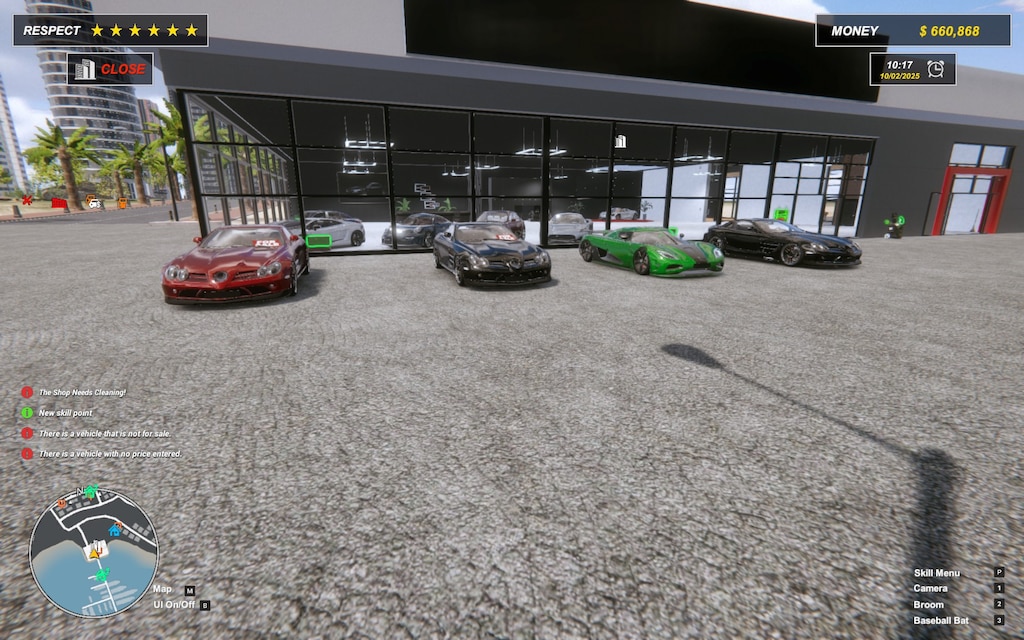Viewport: 1024px width, 640px height.
Task: Select the "The Shop Needs Cleaning!" notification
Action: pyautogui.click(x=82, y=392)
